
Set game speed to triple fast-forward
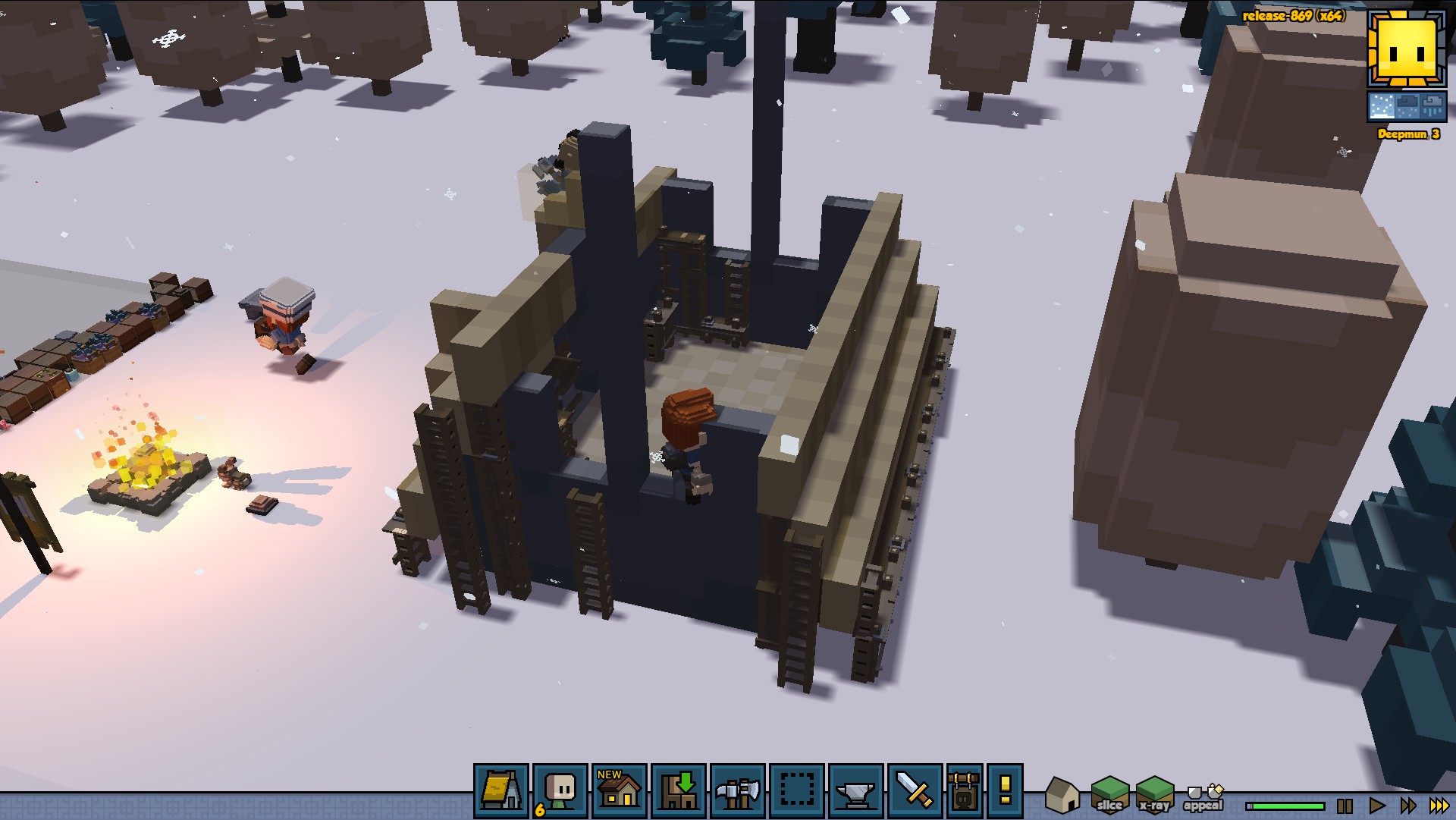coord(1439,806)
